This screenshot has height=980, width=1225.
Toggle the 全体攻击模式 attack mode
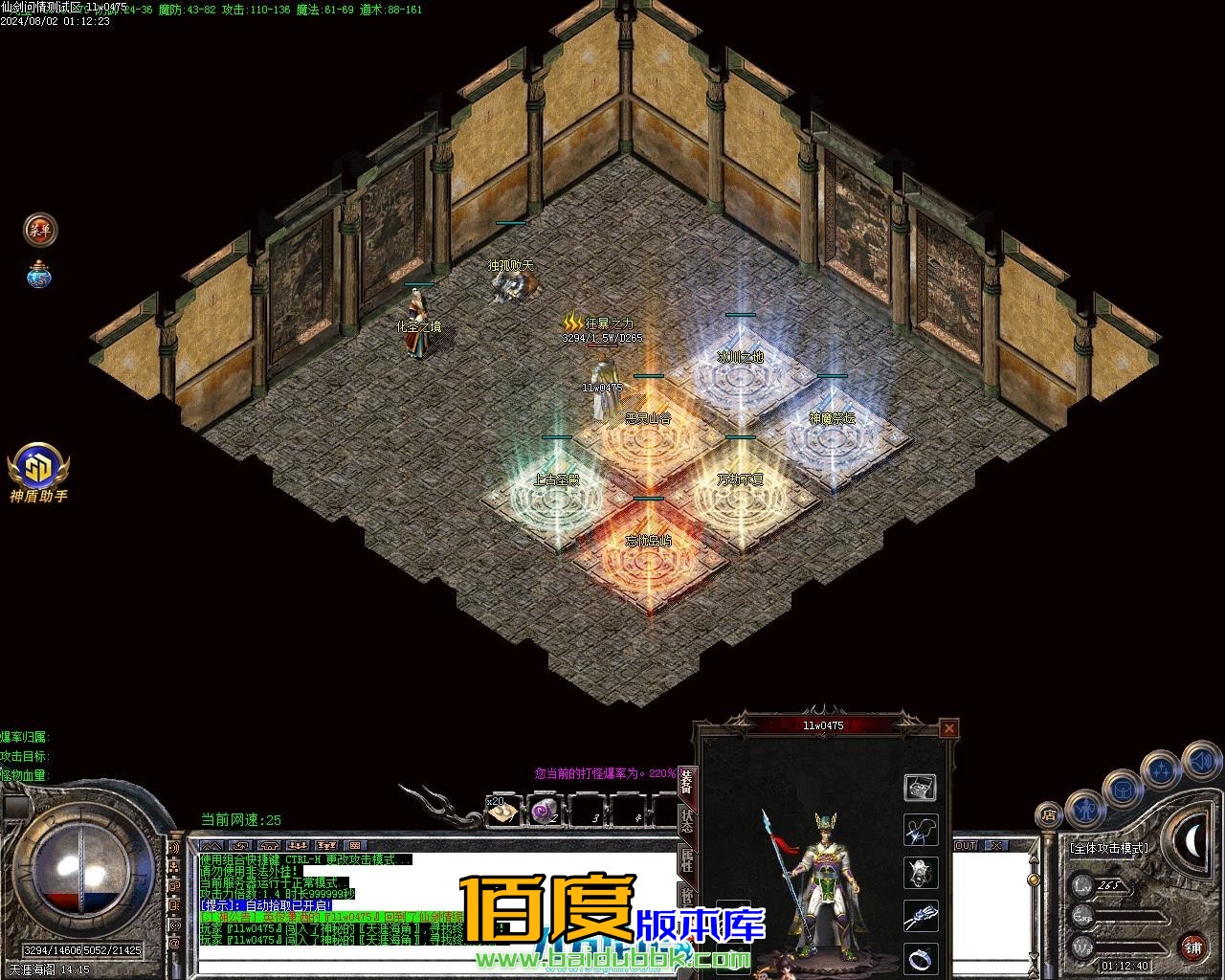(x=1110, y=847)
